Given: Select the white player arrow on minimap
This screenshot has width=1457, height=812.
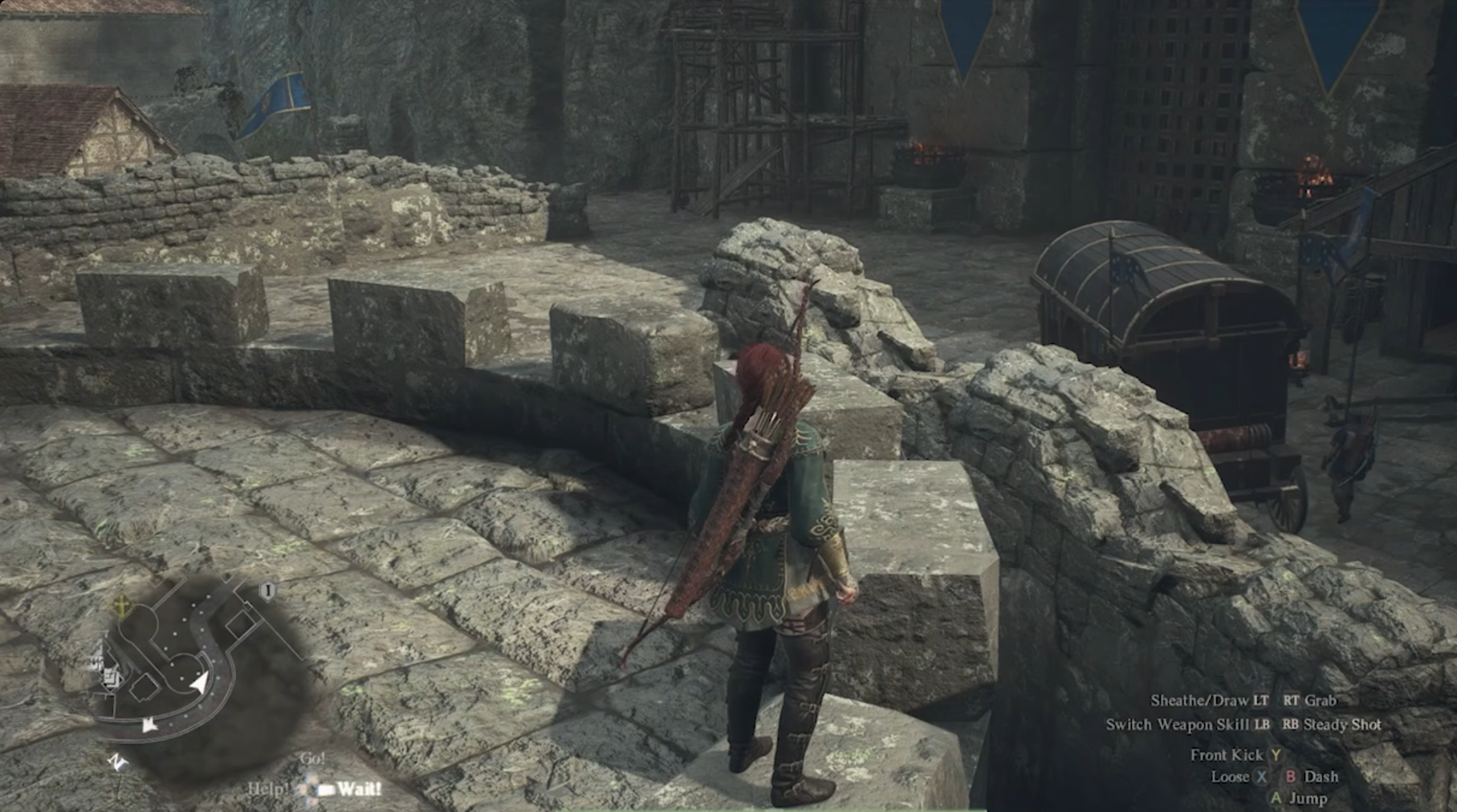Looking at the screenshot, I should pyautogui.click(x=198, y=684).
